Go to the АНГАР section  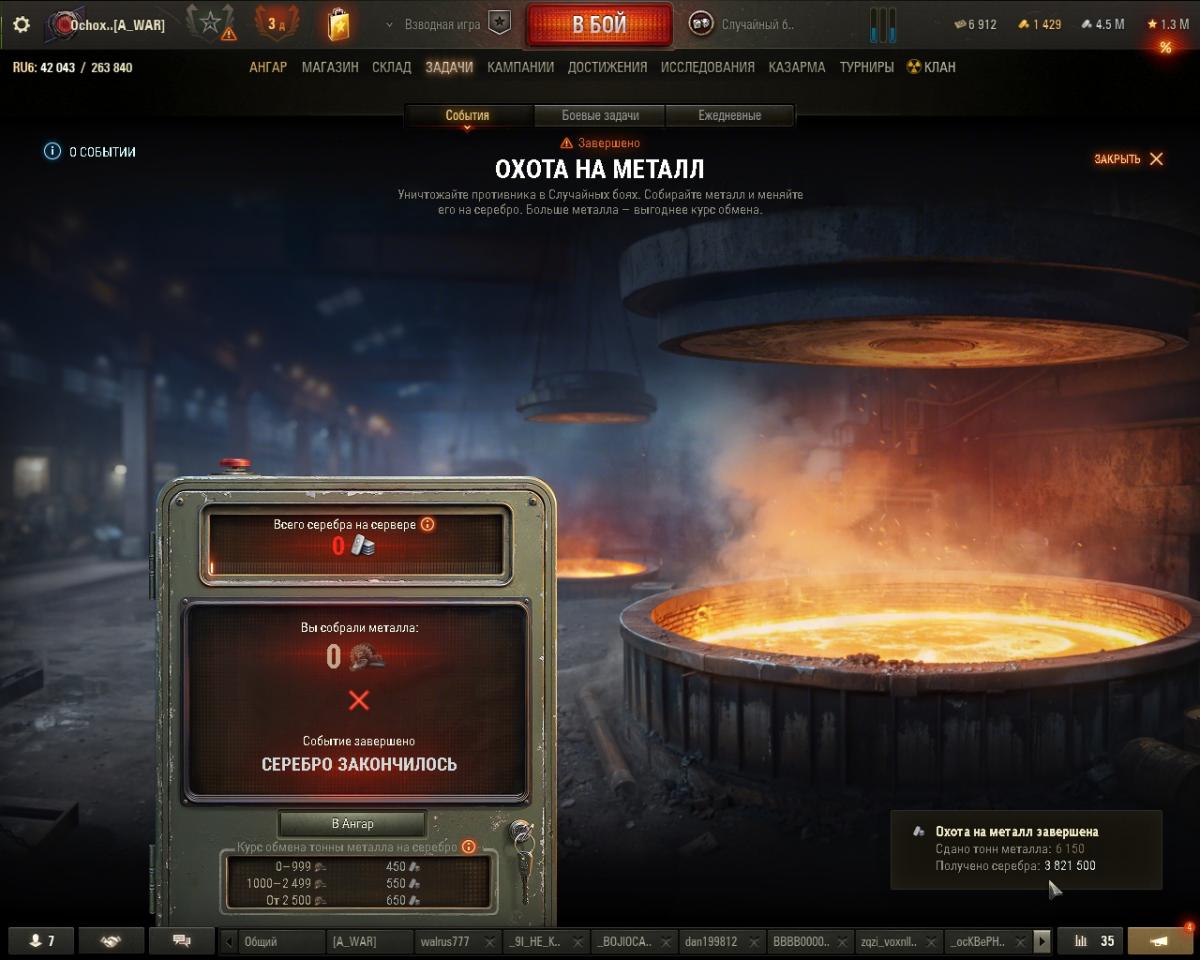268,67
